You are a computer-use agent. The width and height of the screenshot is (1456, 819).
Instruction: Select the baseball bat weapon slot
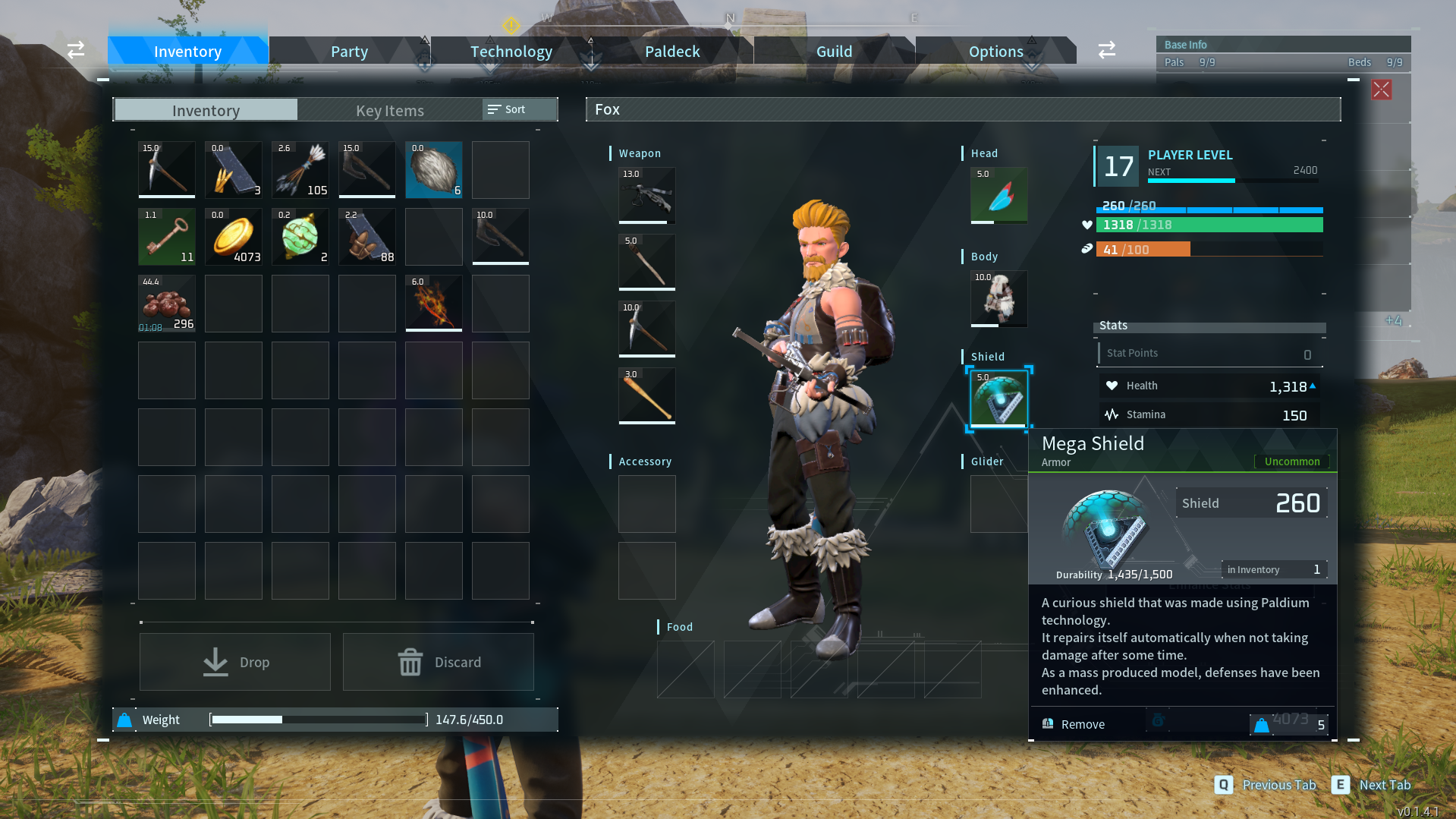point(646,395)
